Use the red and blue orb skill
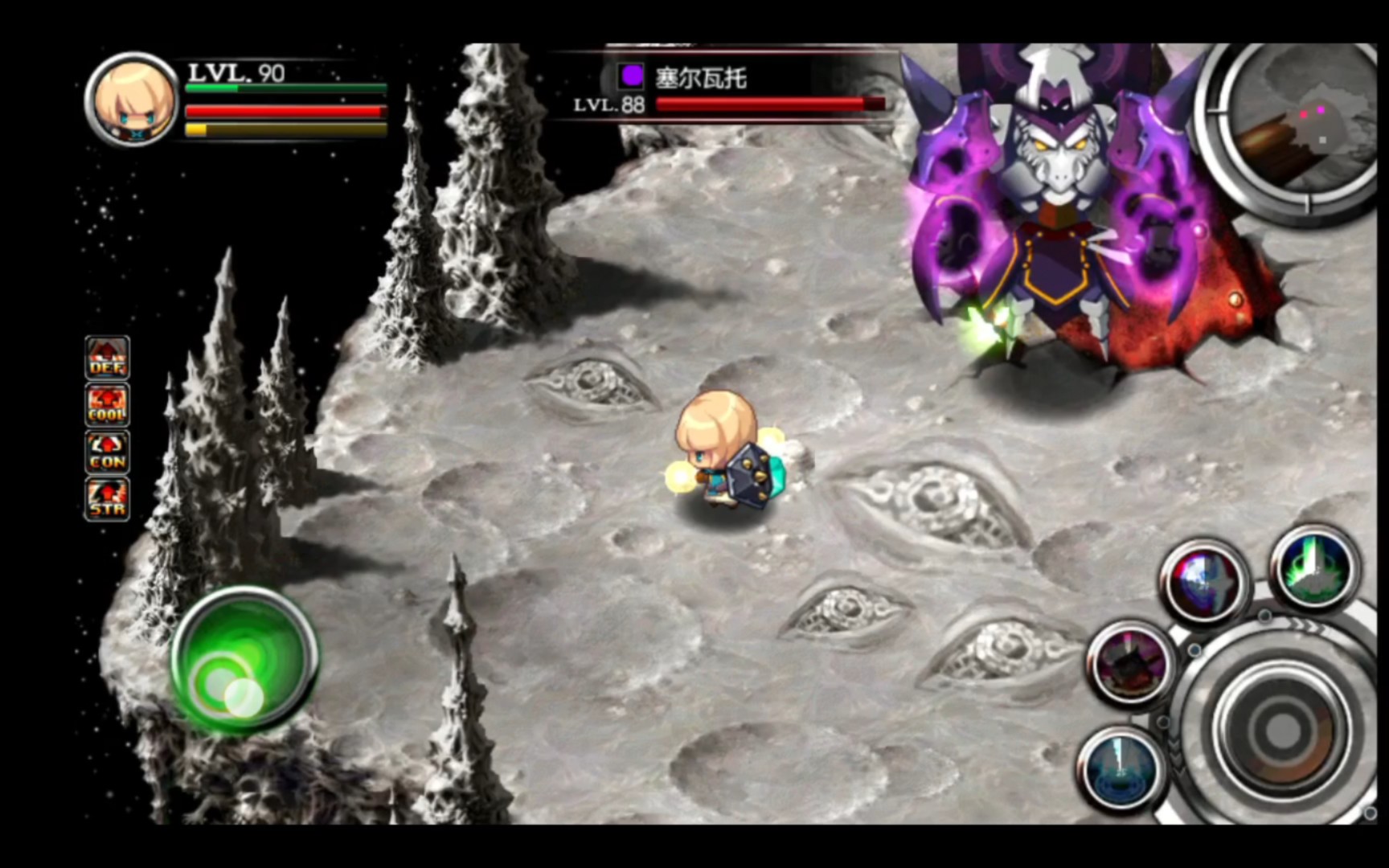Viewport: 1389px width, 868px height. pos(1204,581)
